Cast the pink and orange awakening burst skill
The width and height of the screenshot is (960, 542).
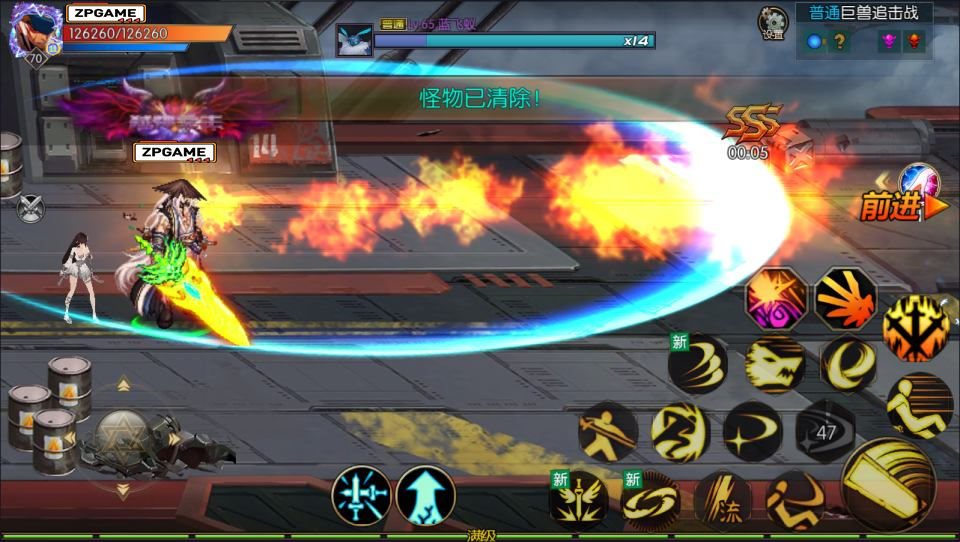coord(776,298)
